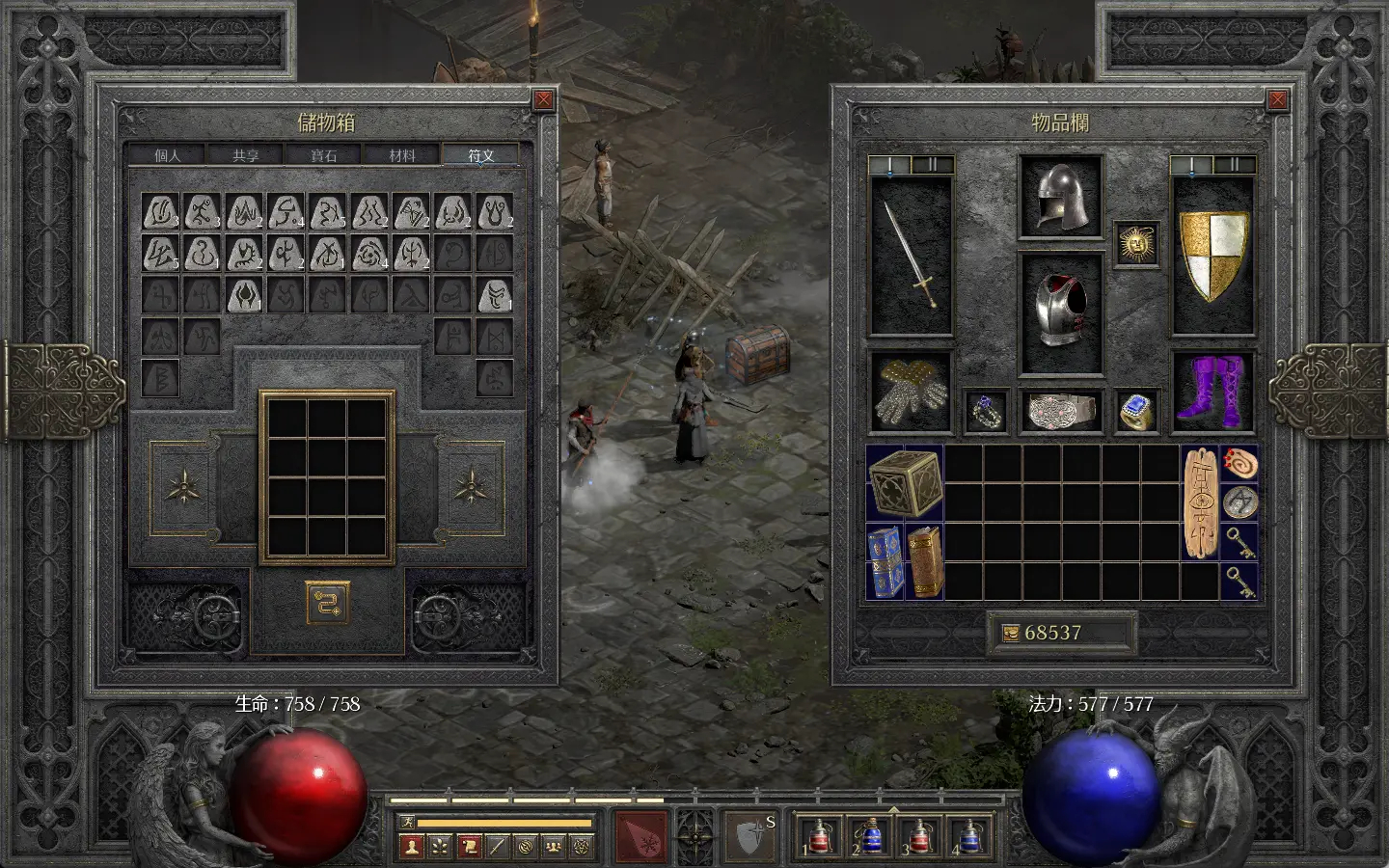Click the breastplate body armor slot
Viewport: 1389px width, 868px height.
point(1060,312)
